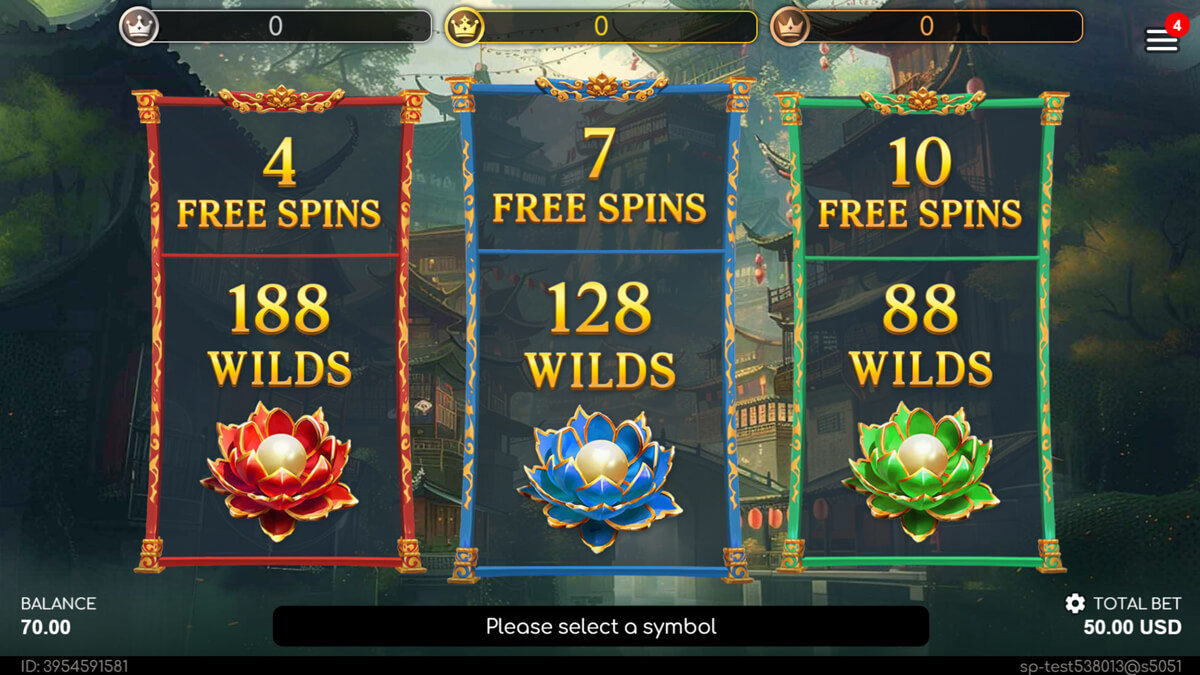Select the blue lotus 7 Free Spins option
1200x675 pixels.
[600, 330]
